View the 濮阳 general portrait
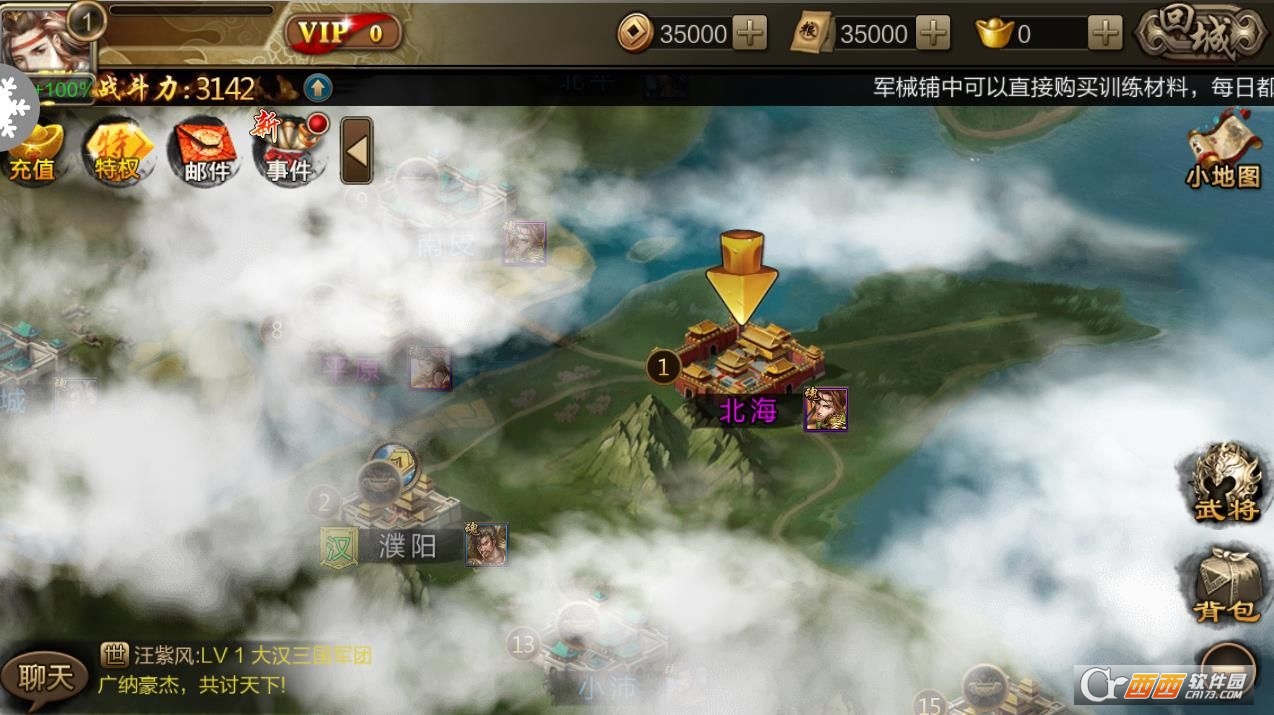The image size is (1274, 715). point(486,544)
